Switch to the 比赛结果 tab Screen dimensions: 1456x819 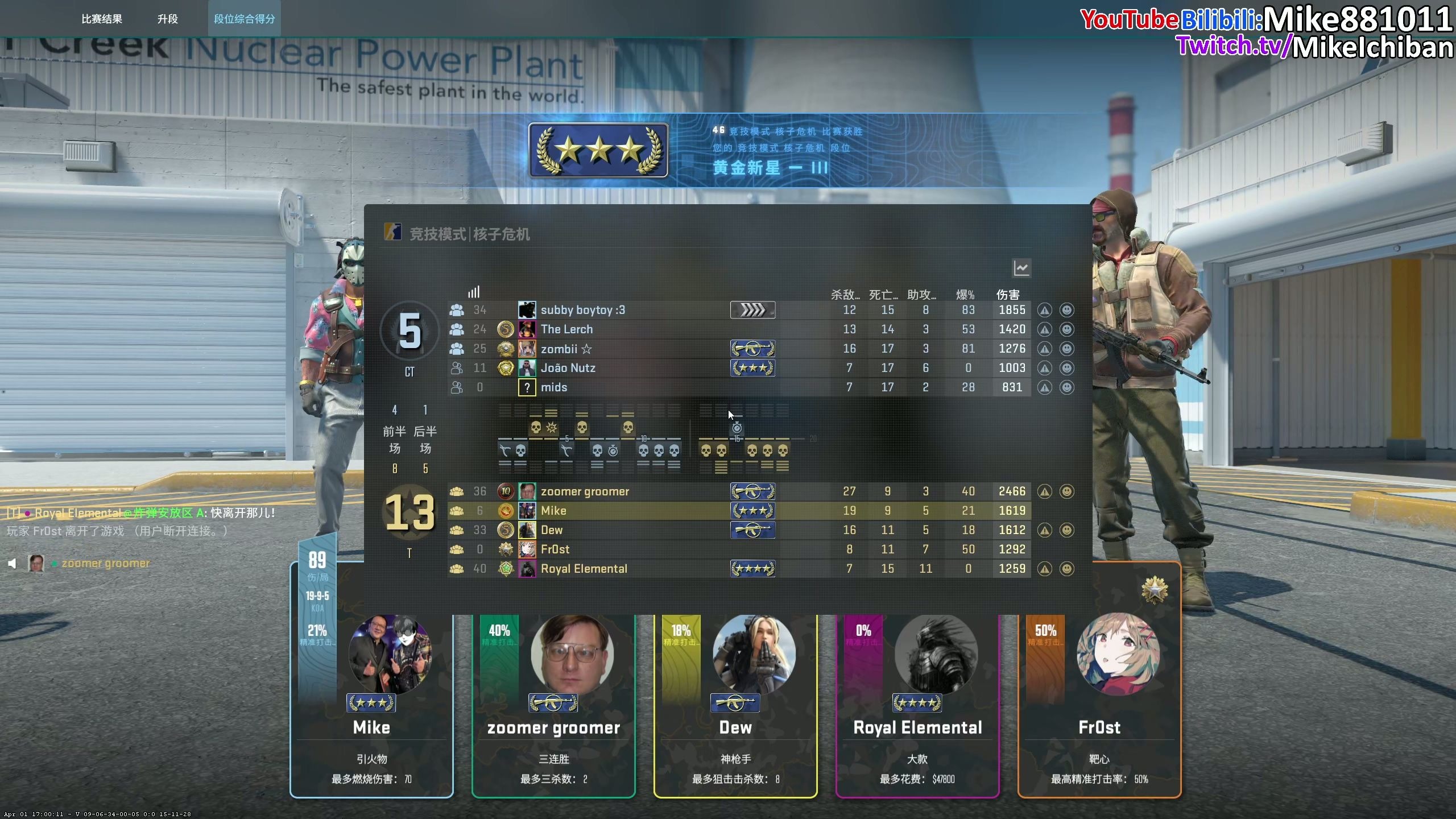tap(102, 19)
